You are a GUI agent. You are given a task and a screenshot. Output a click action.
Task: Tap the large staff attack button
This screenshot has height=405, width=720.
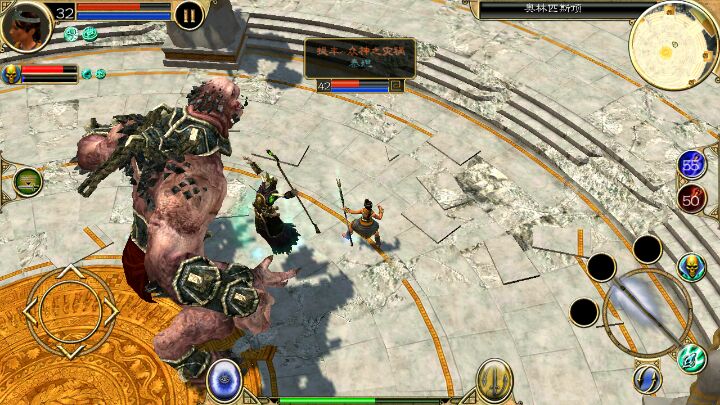(x=647, y=310)
